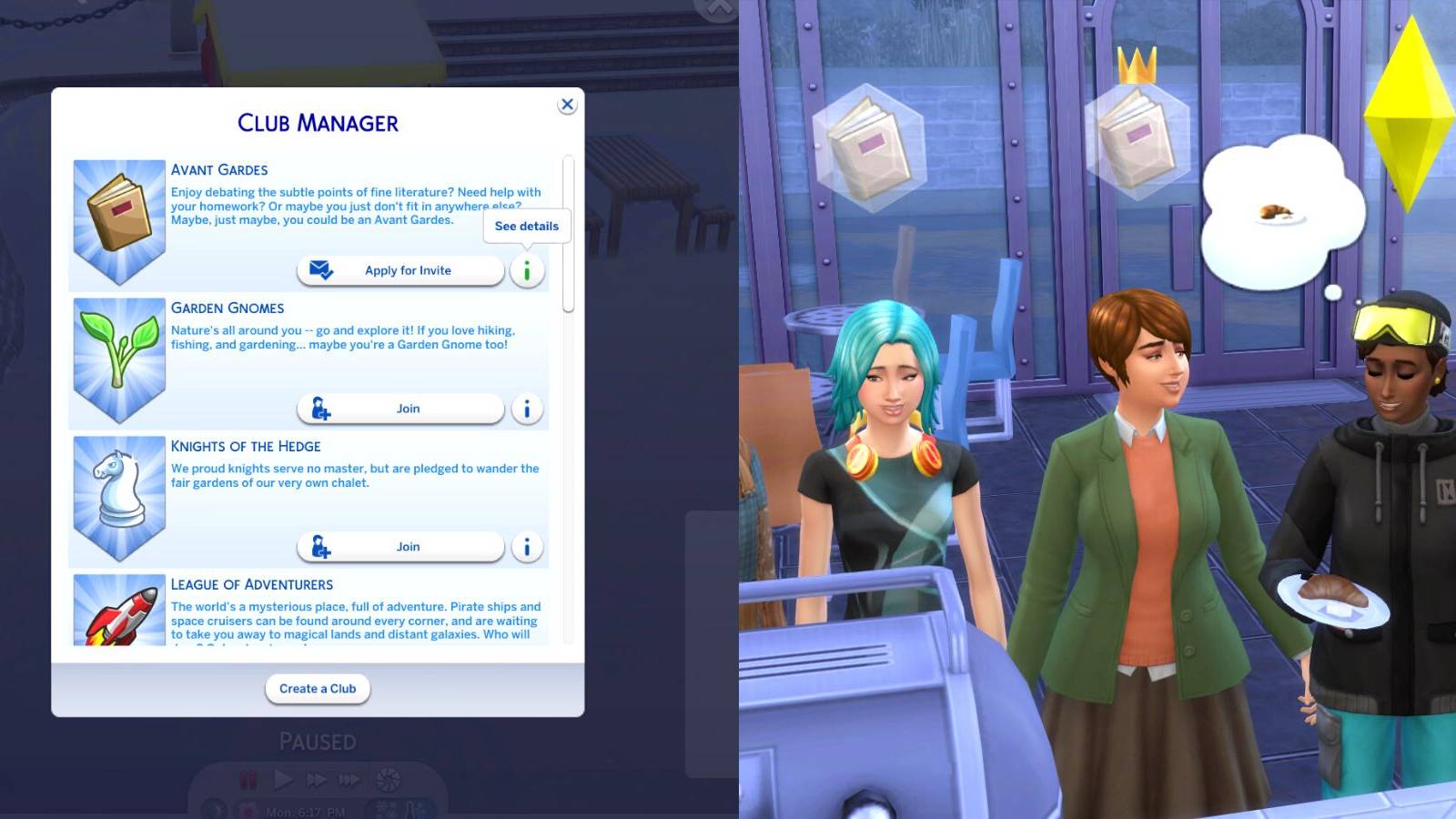
Task: Click the thermometer temperature icon
Action: pyautogui.click(x=412, y=810)
